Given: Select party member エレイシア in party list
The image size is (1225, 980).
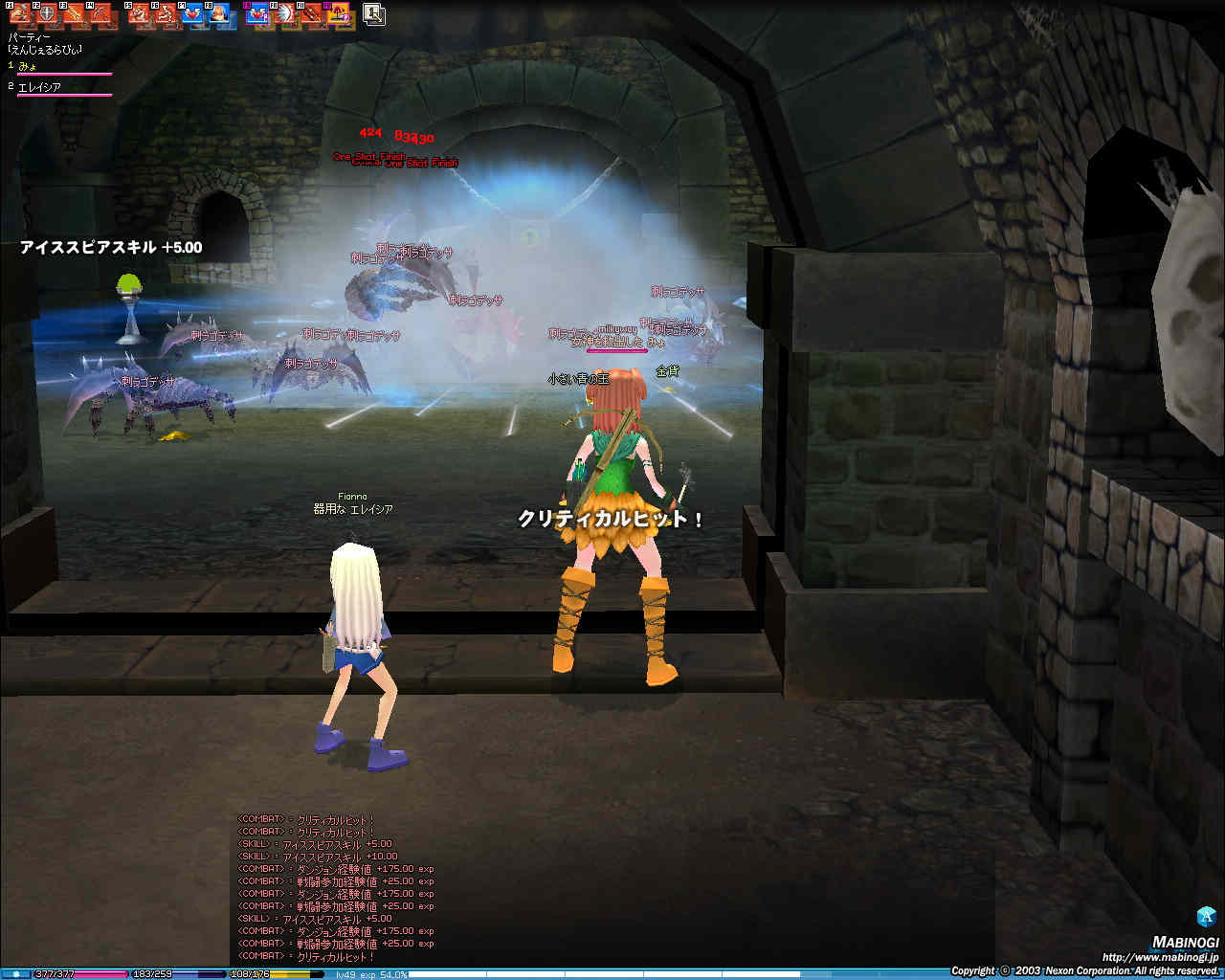Looking at the screenshot, I should click(40, 87).
